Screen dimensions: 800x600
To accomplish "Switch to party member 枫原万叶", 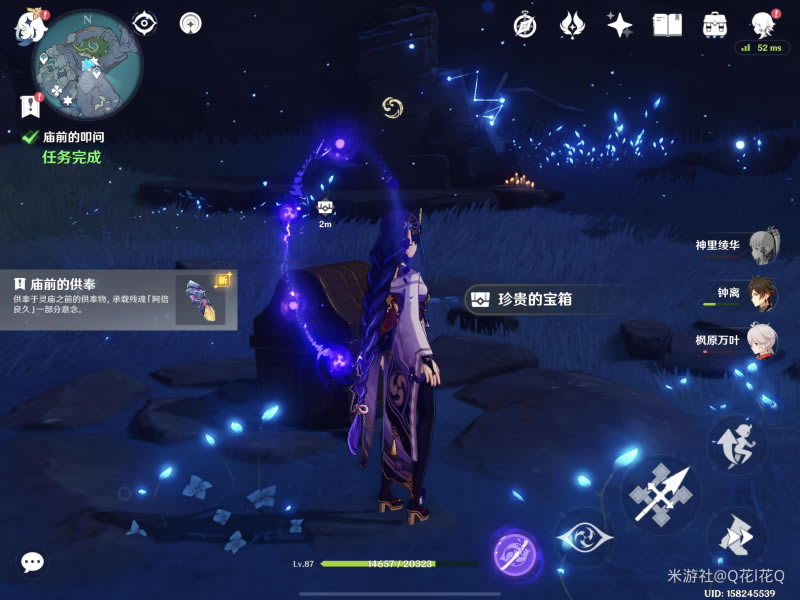I will pyautogui.click(x=762, y=340).
